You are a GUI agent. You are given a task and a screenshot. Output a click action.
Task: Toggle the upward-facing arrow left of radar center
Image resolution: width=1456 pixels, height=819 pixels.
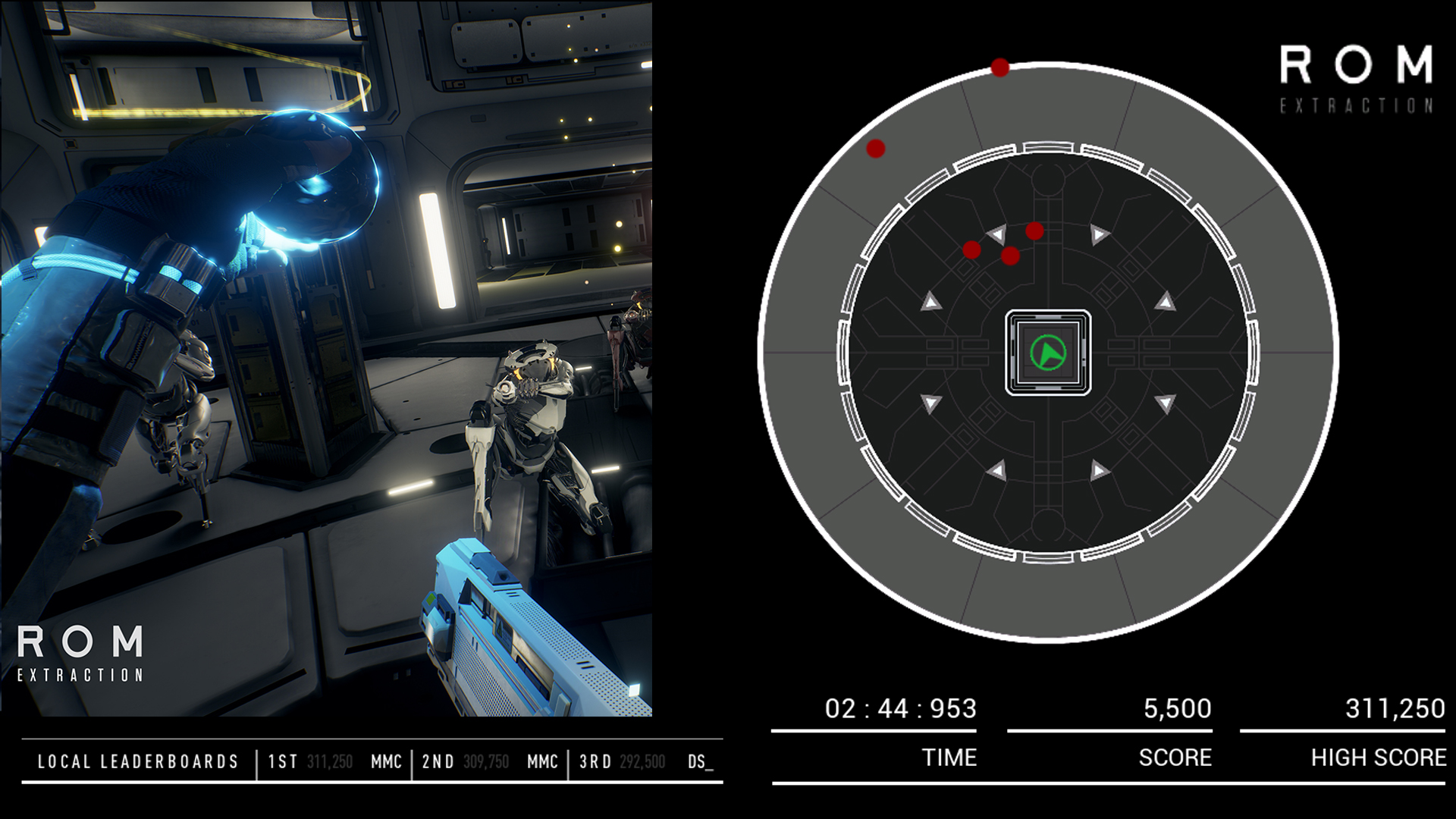[930, 301]
